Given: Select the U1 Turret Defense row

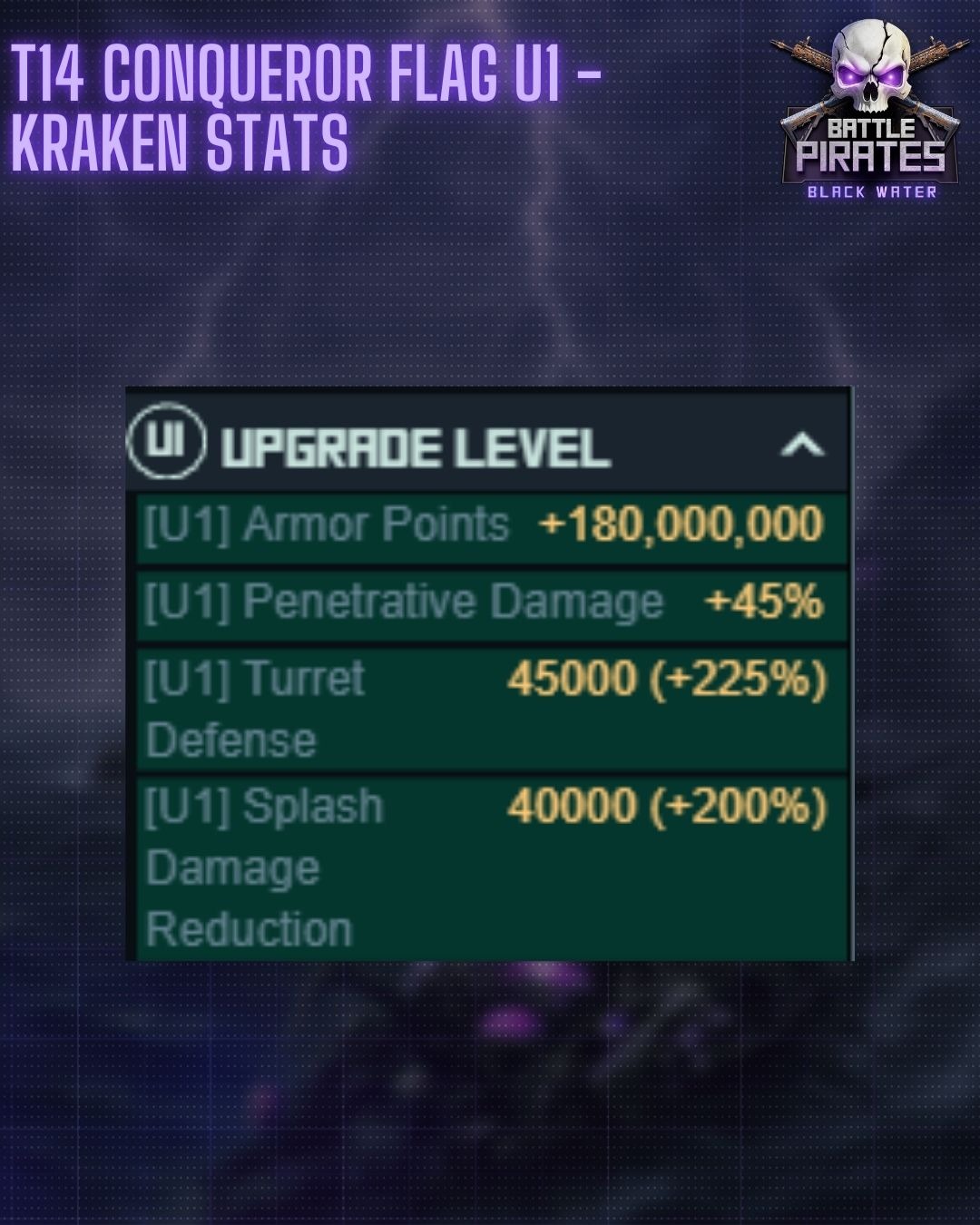Looking at the screenshot, I should click(x=491, y=708).
